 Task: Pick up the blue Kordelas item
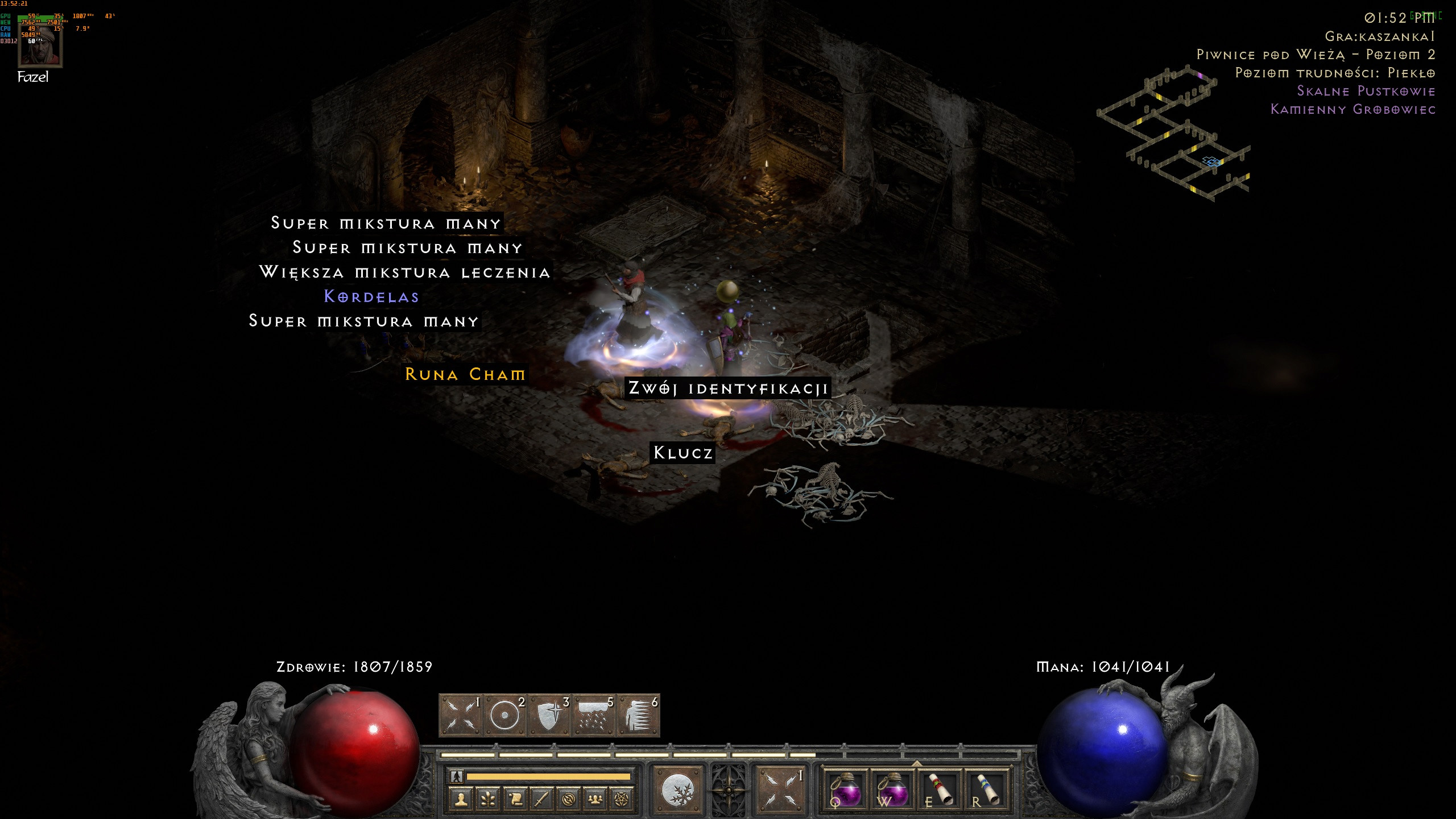[371, 296]
